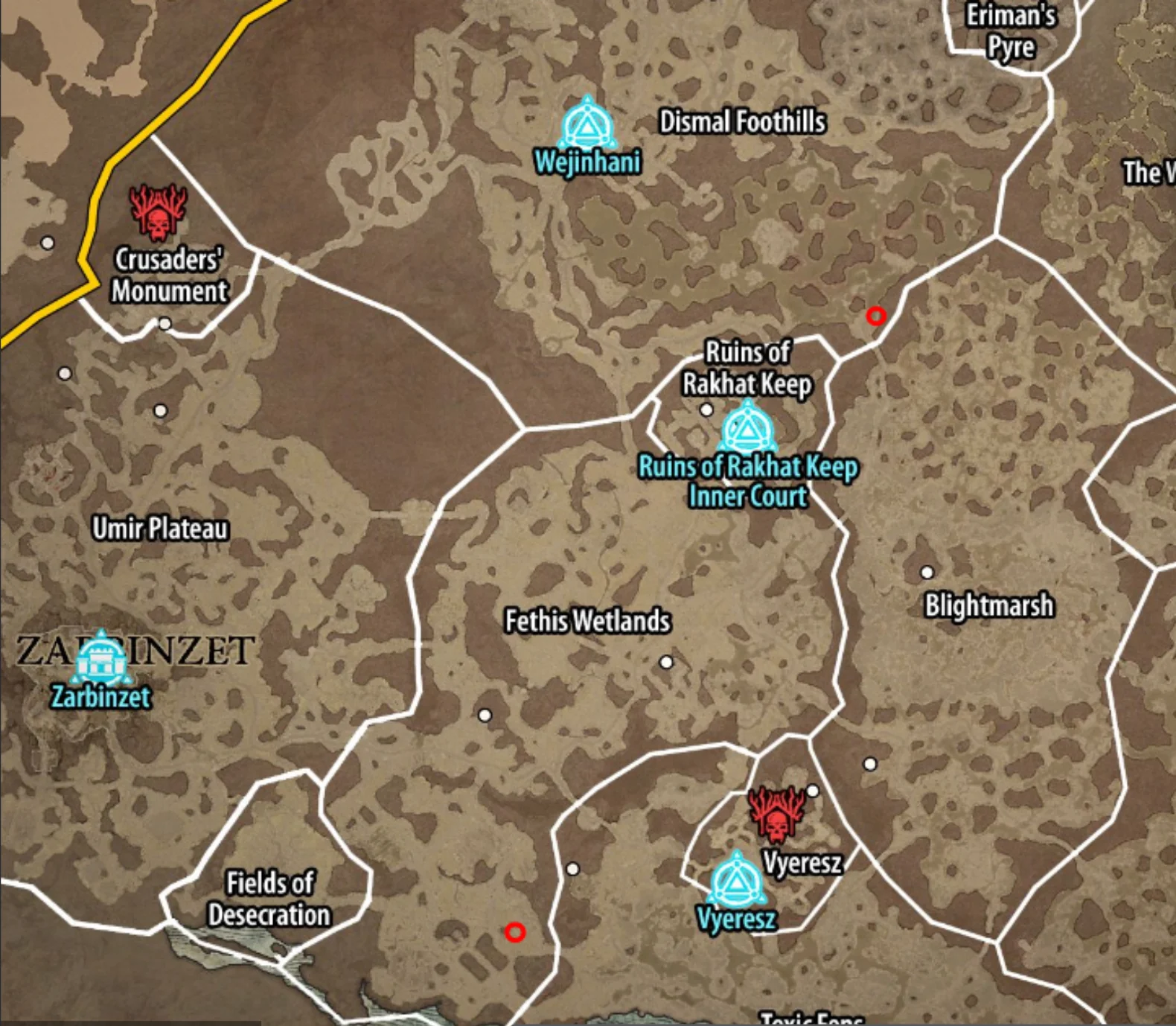Click the Fields of Desecration area
The width and height of the screenshot is (1176, 1026).
point(272,897)
